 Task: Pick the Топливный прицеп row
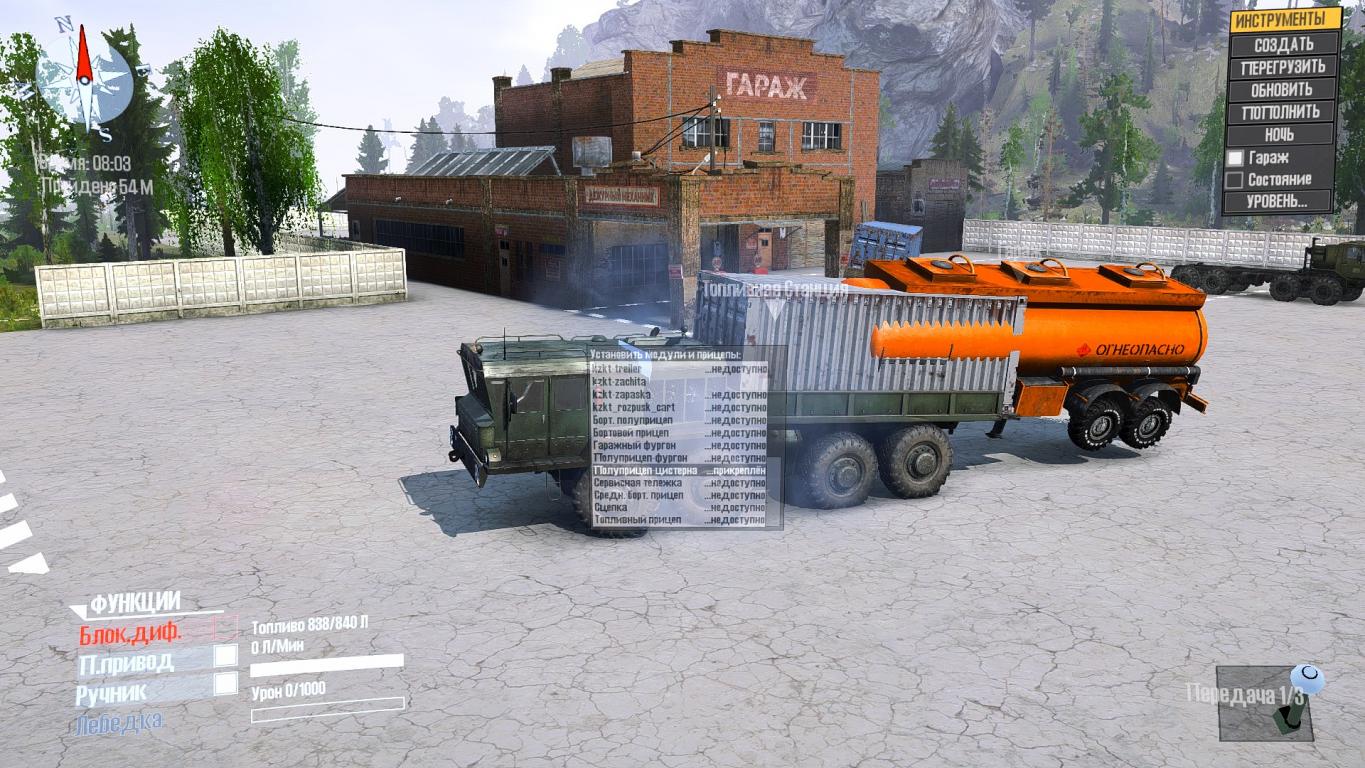pyautogui.click(x=679, y=520)
